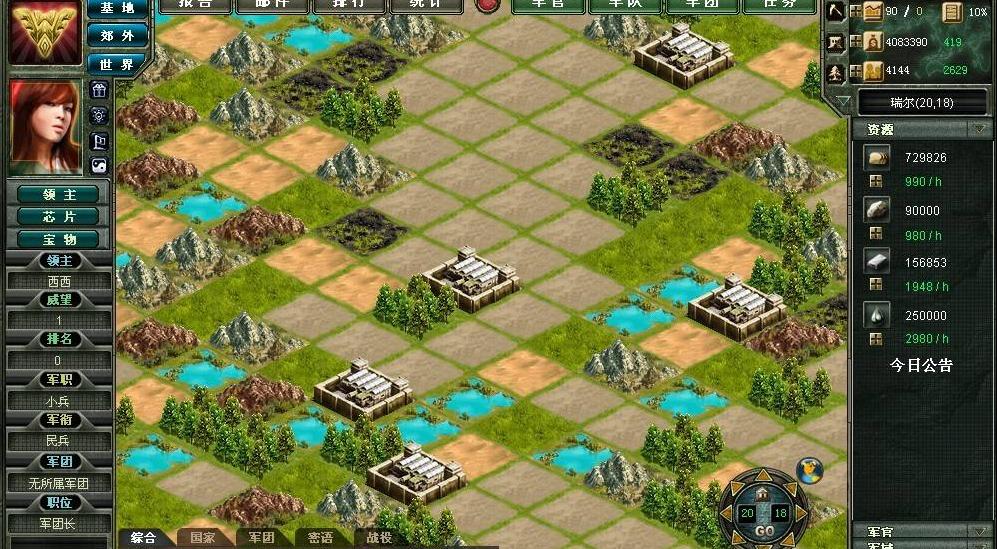Click the red-haired commander portrait

(x=45, y=125)
